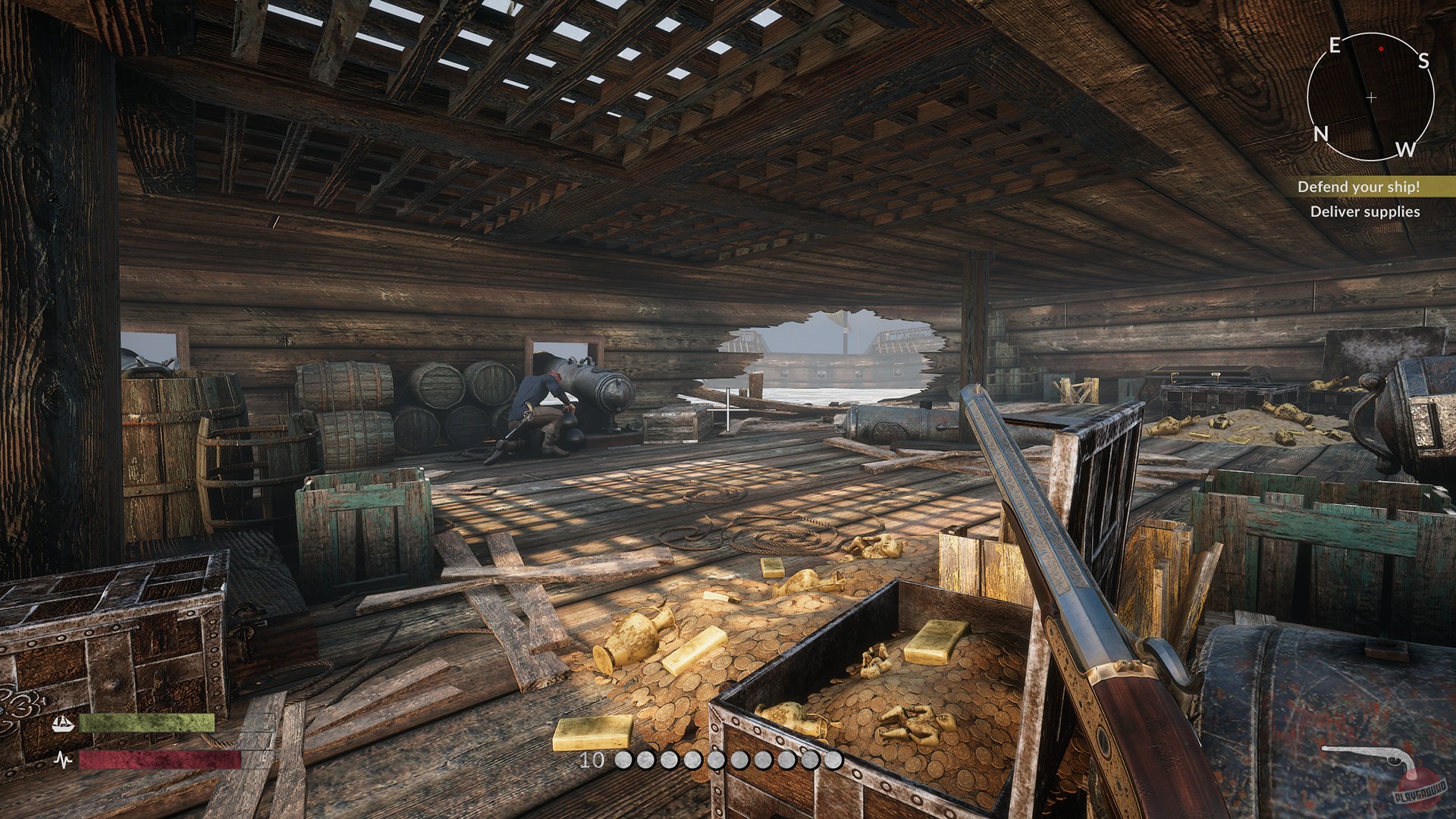
Task: Select the ship icon near the green bar
Action: click(x=63, y=723)
